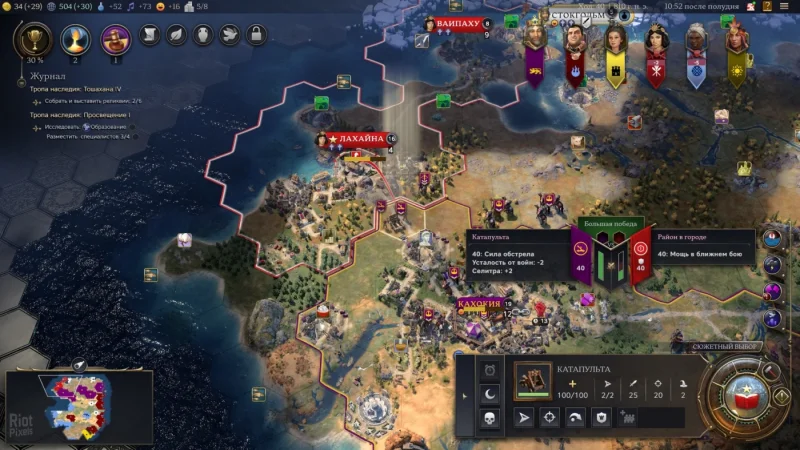Click the padlock unlocks icon
This screenshot has width=800, height=450.
(255, 35)
